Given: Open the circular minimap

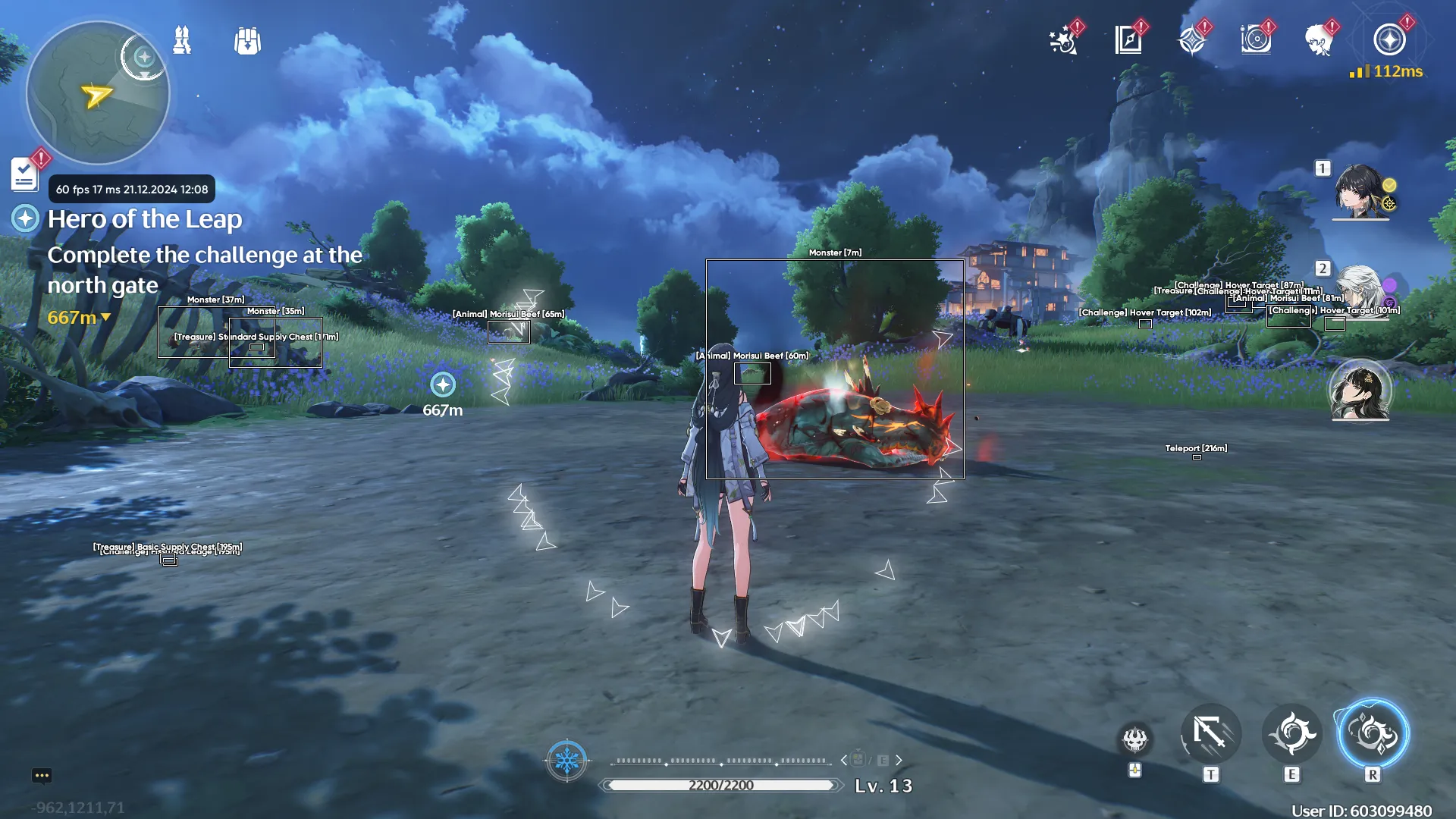Looking at the screenshot, I should (98, 93).
